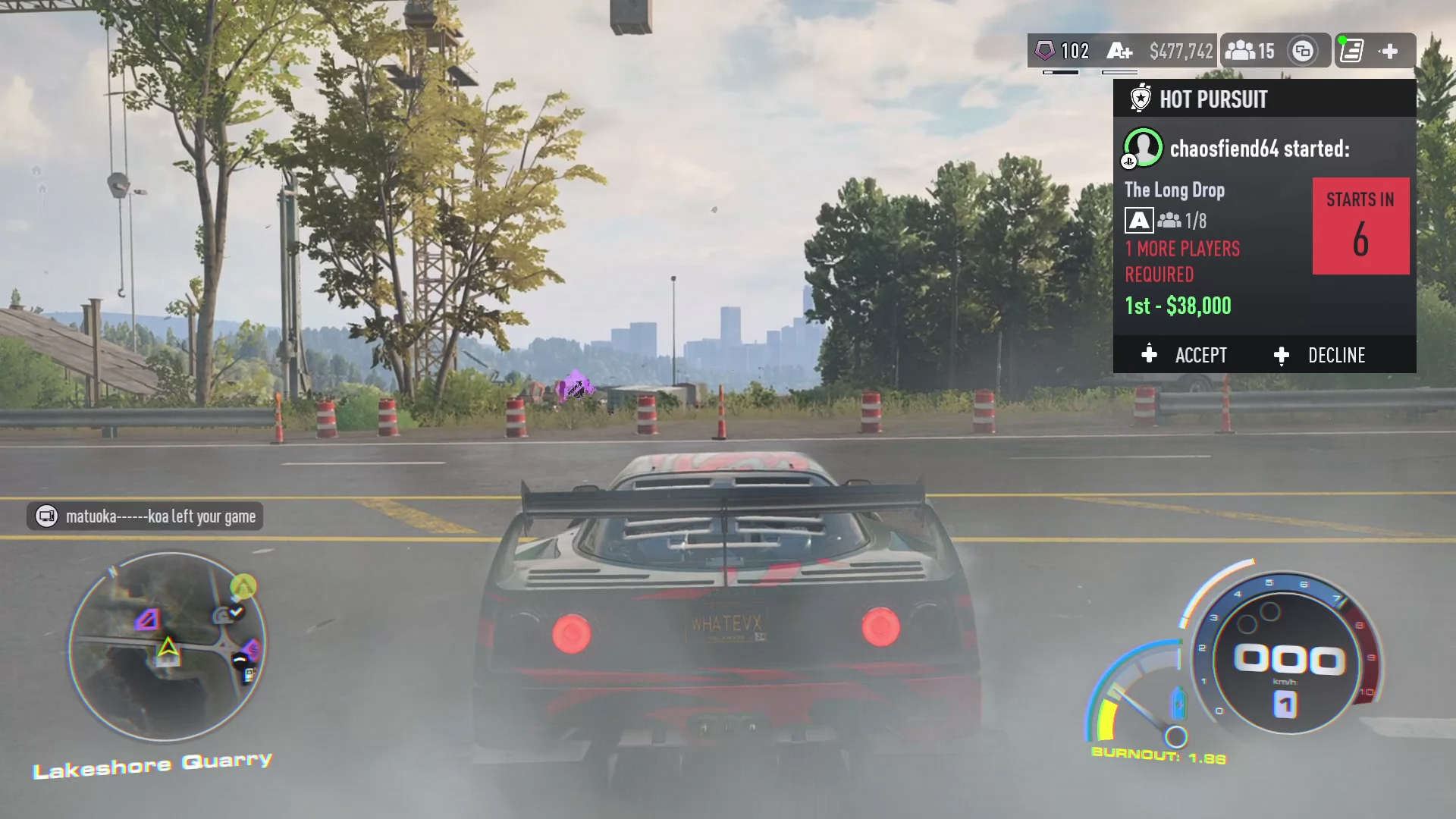
Task: Select the yellow marker on the minimap edge
Action: pos(243,586)
